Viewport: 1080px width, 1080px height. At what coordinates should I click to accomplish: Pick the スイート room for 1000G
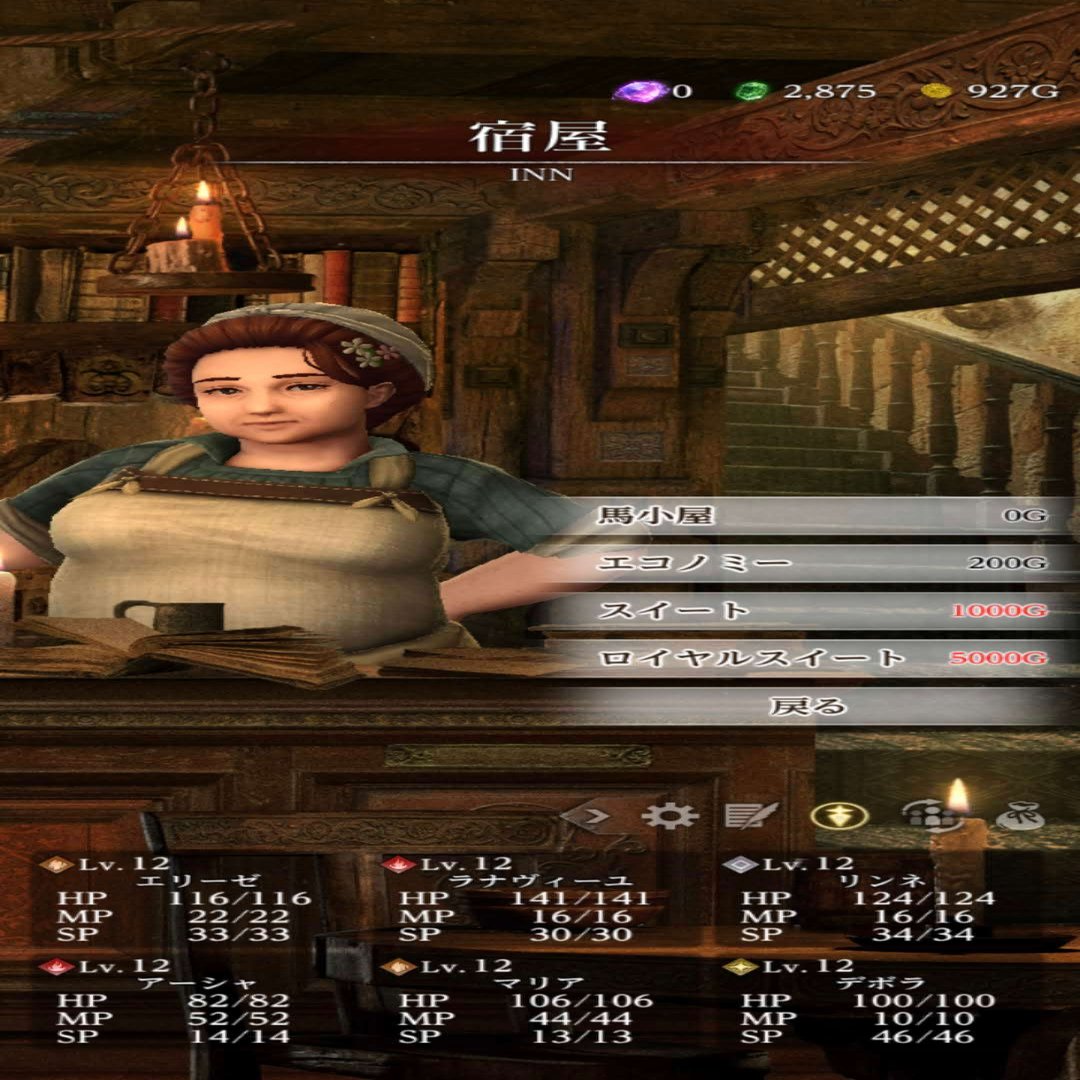820,610
